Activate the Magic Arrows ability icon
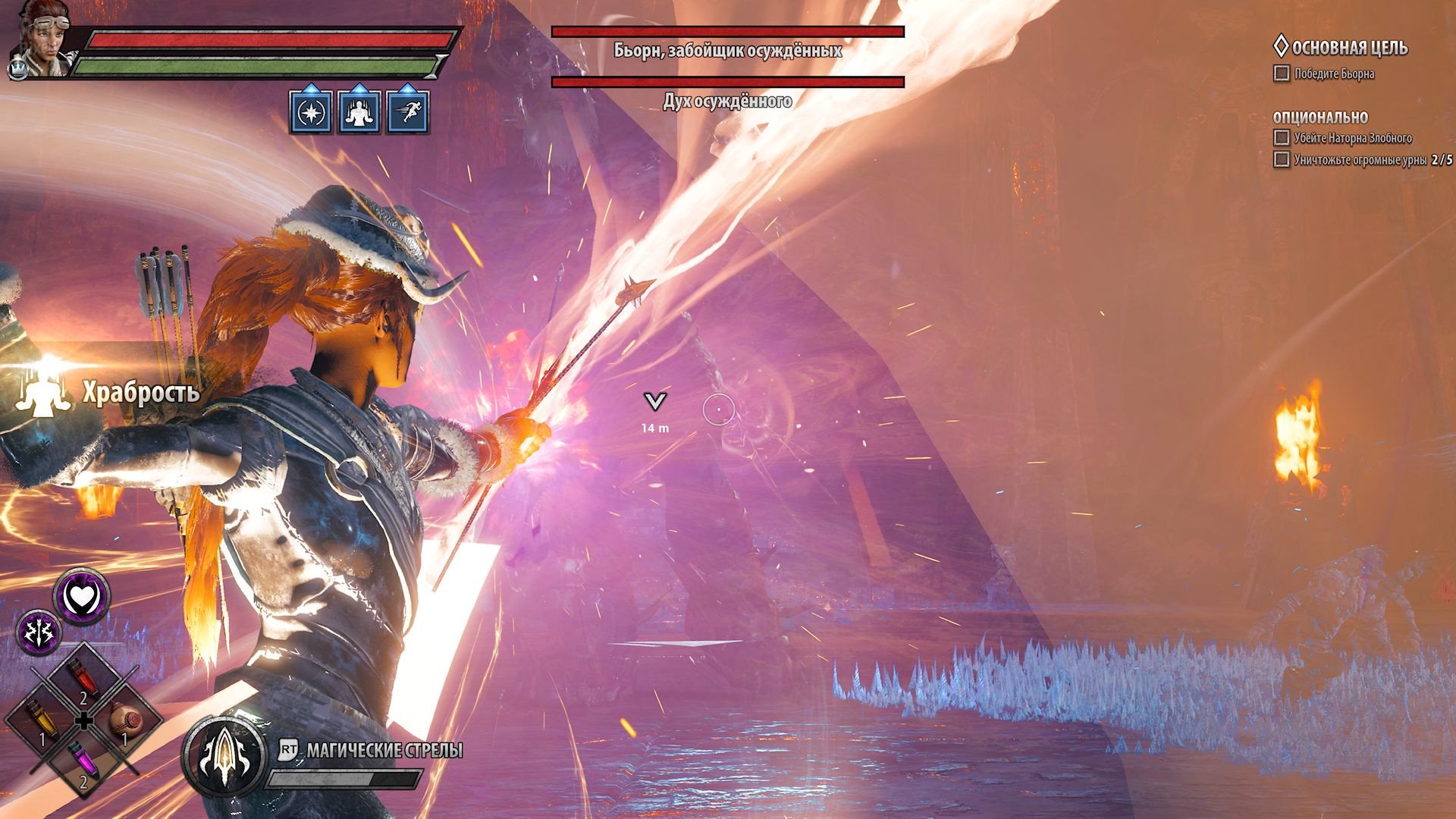Image resolution: width=1456 pixels, height=819 pixels. tap(224, 753)
